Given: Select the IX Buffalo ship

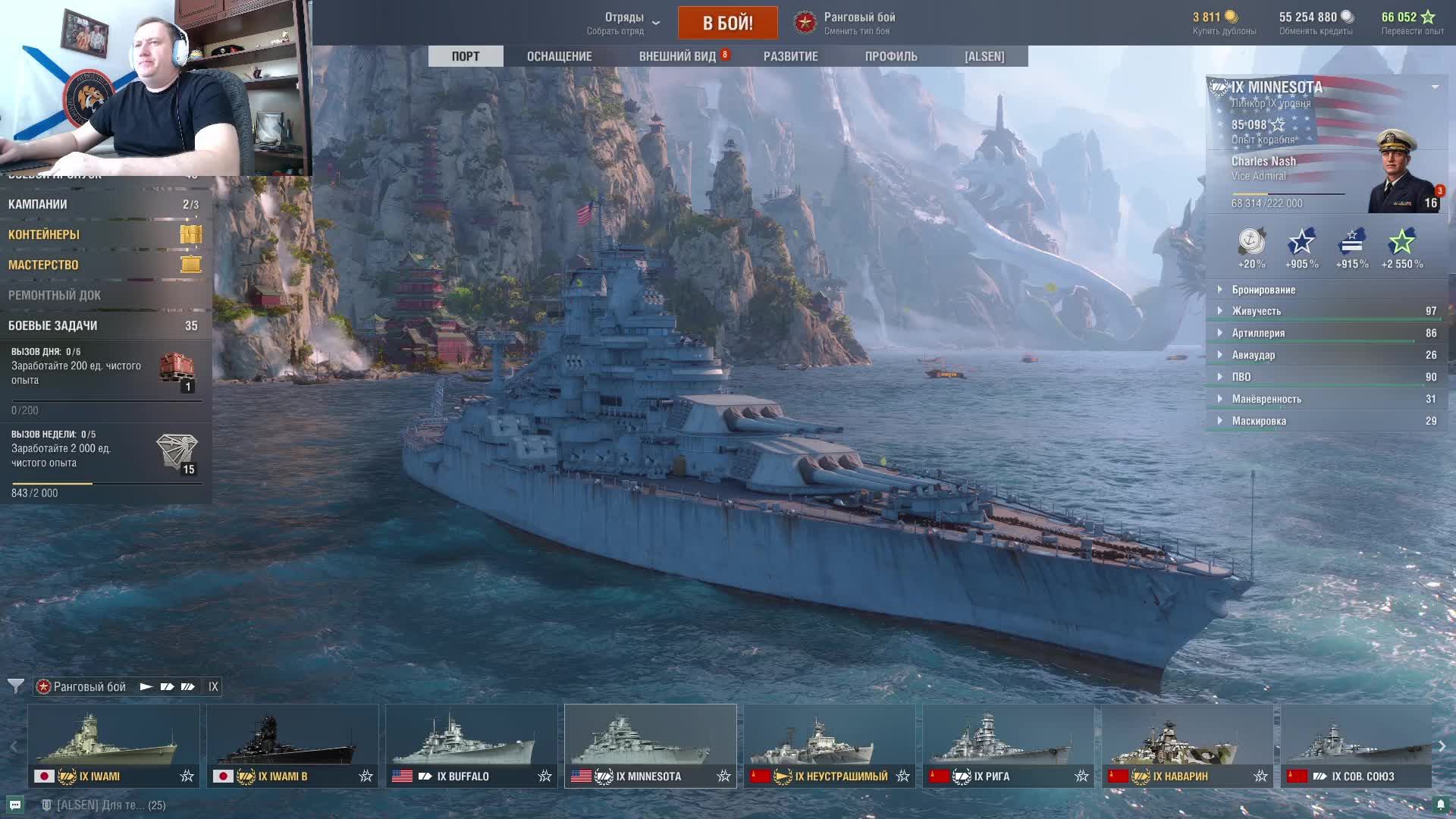Looking at the screenshot, I should (x=471, y=746).
